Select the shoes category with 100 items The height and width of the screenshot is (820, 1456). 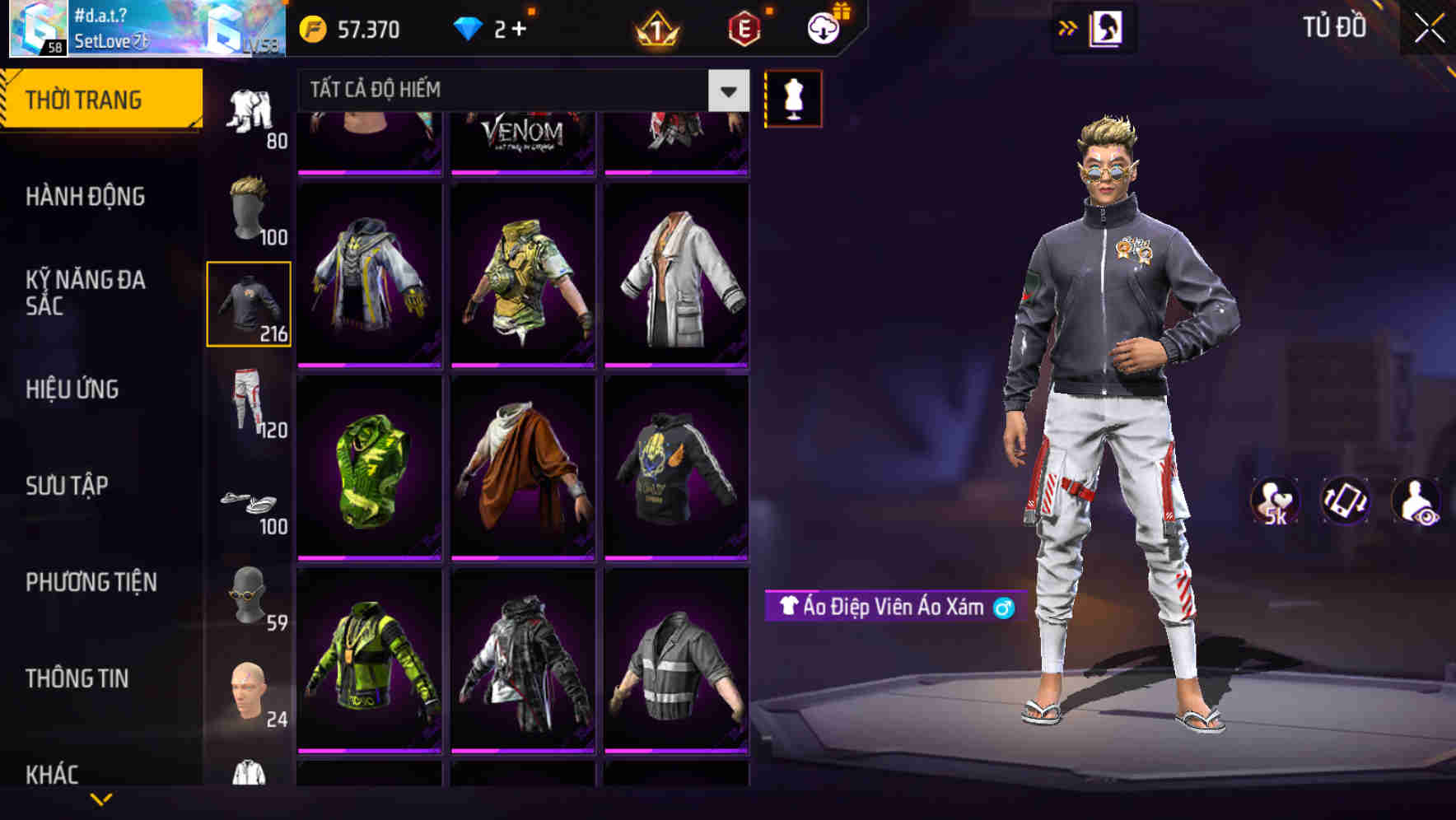point(250,502)
